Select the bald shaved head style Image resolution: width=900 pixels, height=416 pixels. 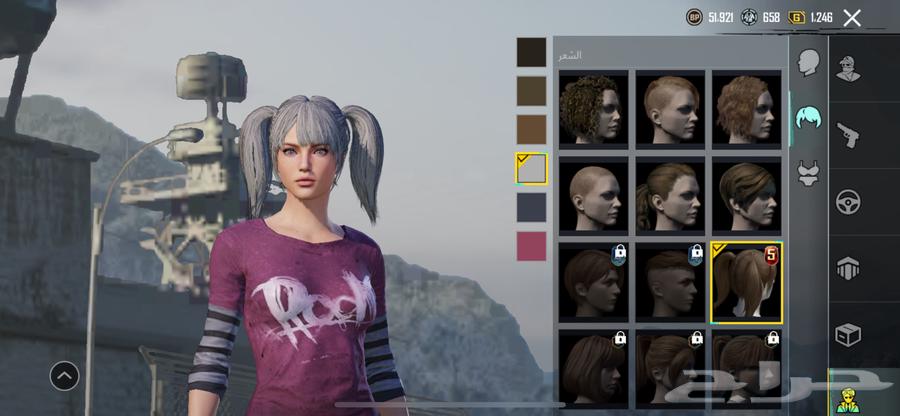point(593,193)
